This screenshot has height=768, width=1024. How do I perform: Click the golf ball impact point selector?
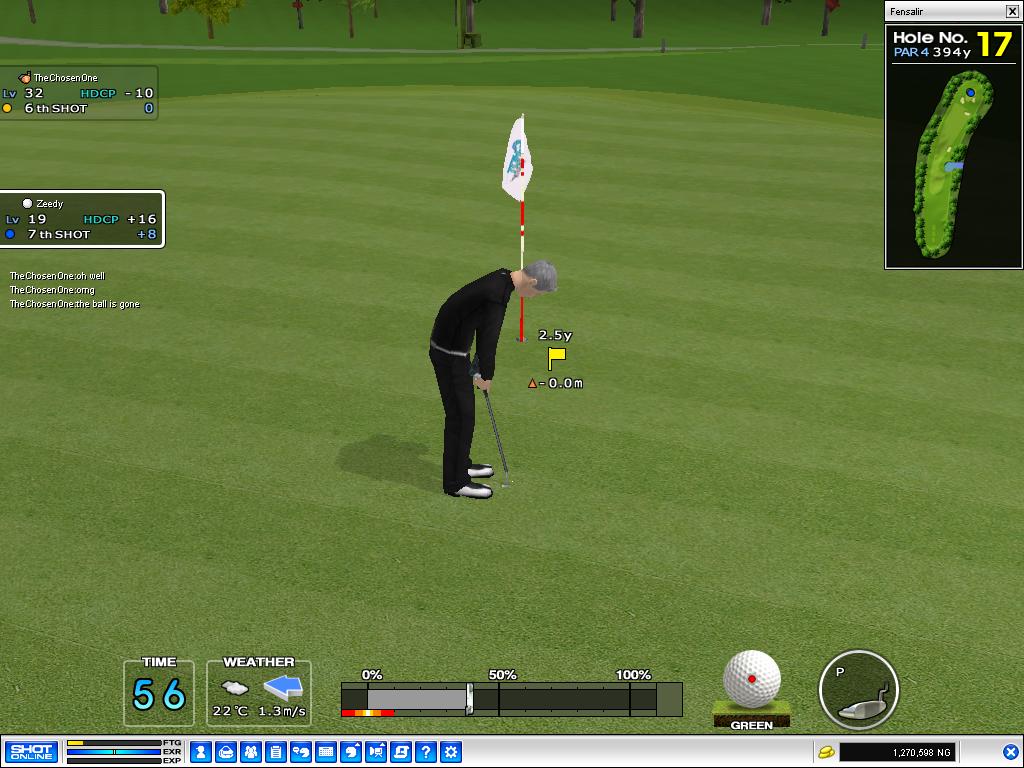752,680
